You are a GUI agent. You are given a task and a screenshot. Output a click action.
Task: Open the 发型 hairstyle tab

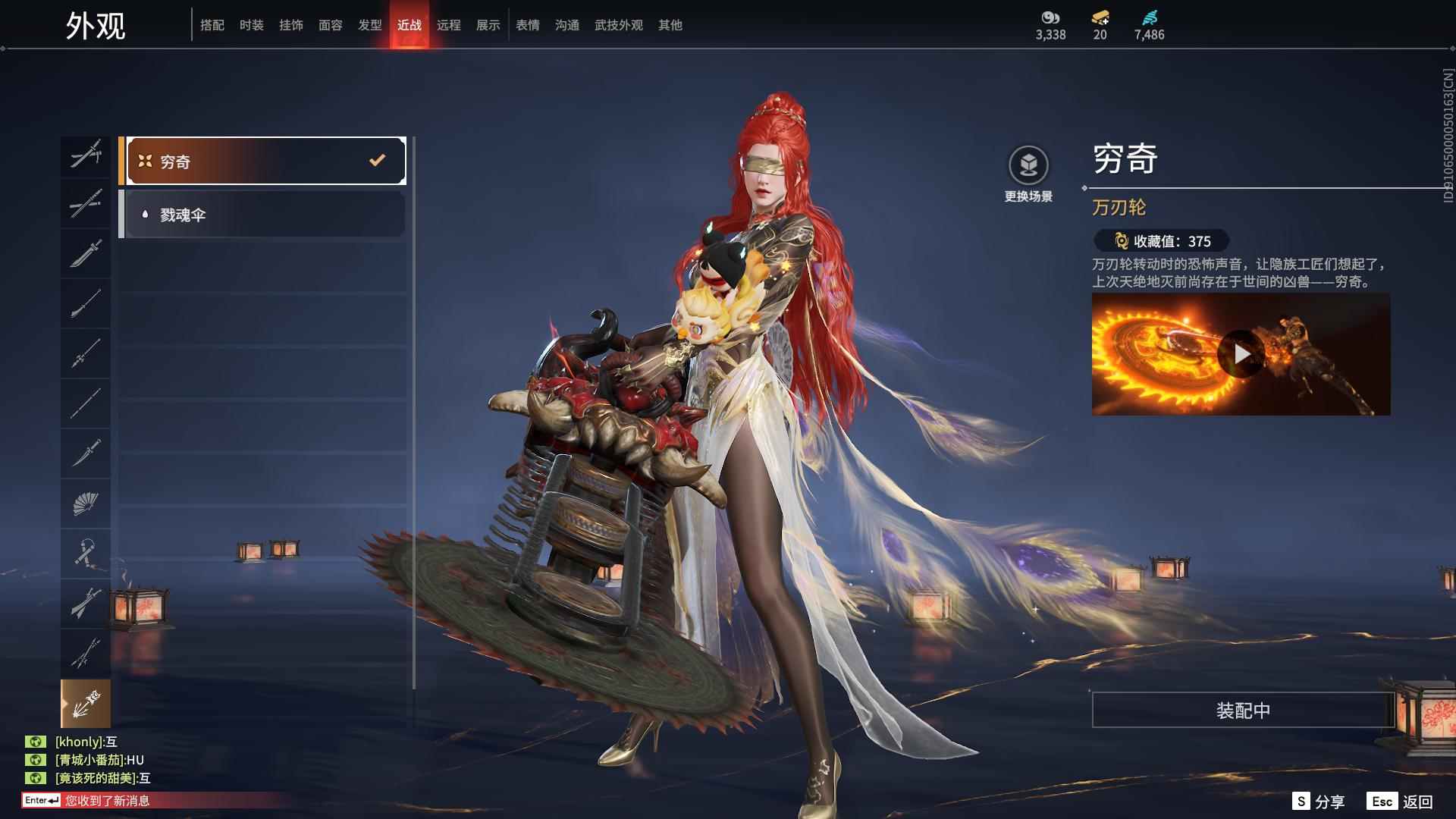(370, 25)
